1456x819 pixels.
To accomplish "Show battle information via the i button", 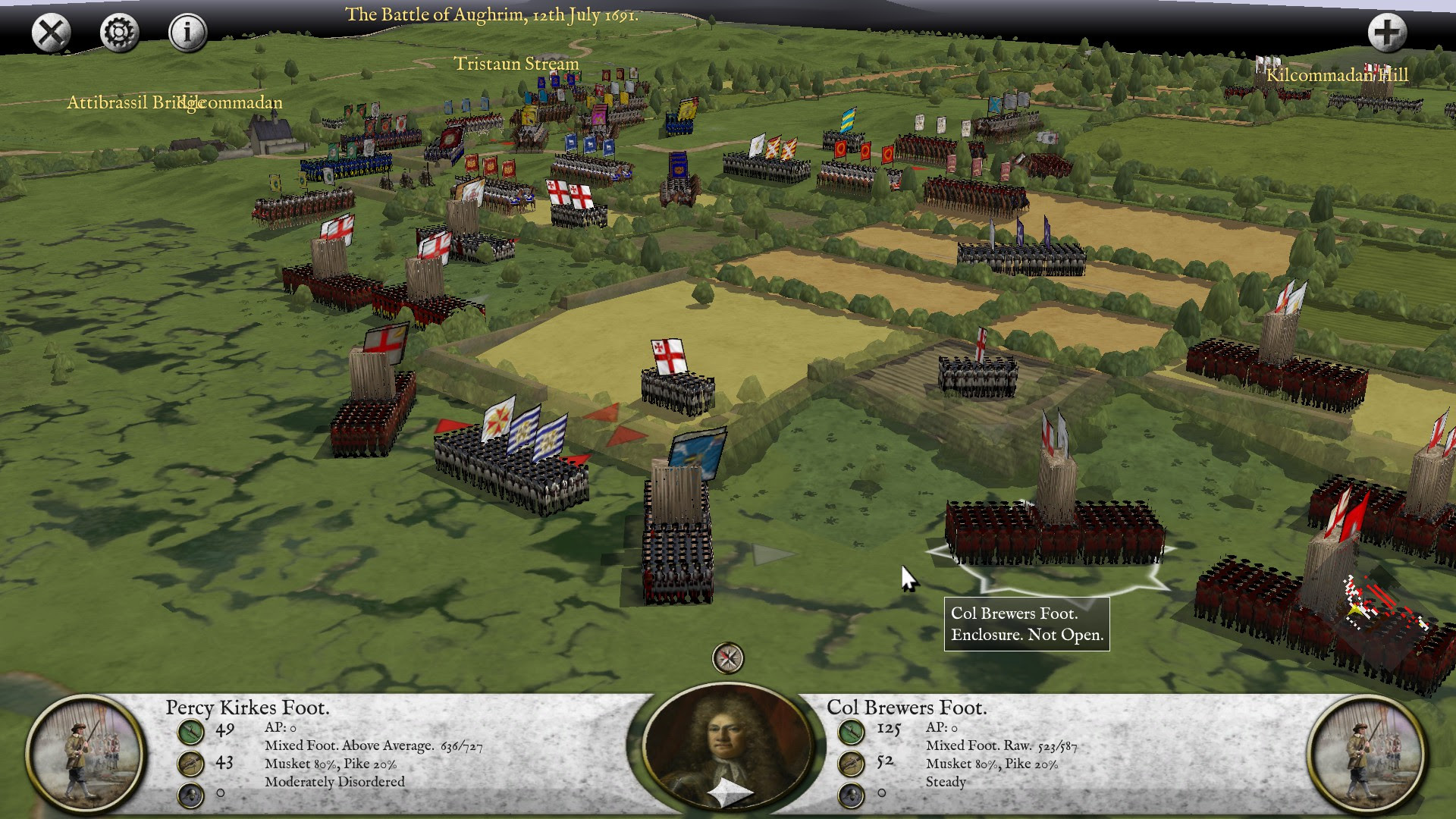I will click(x=187, y=33).
